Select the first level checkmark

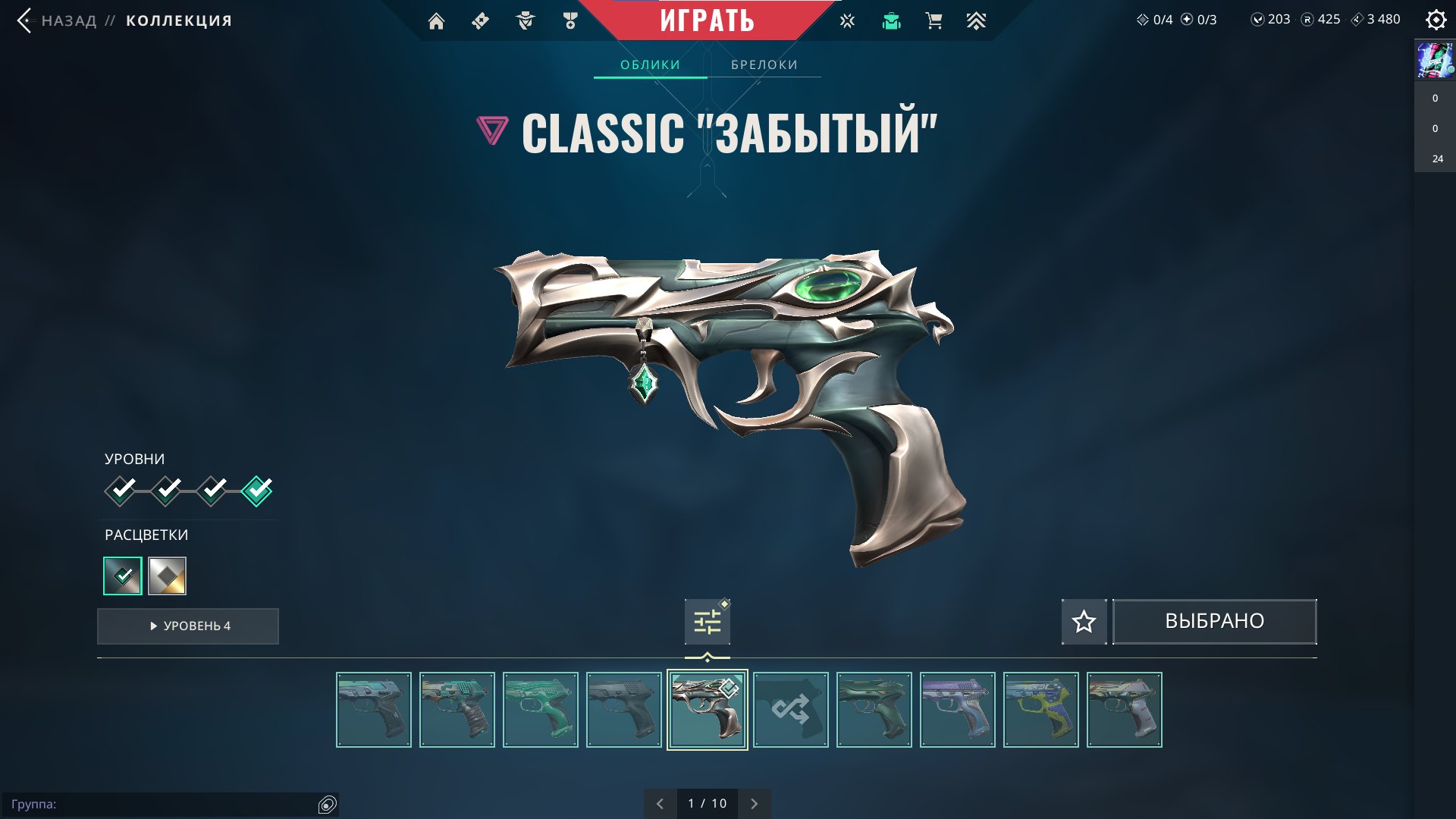coord(121,491)
